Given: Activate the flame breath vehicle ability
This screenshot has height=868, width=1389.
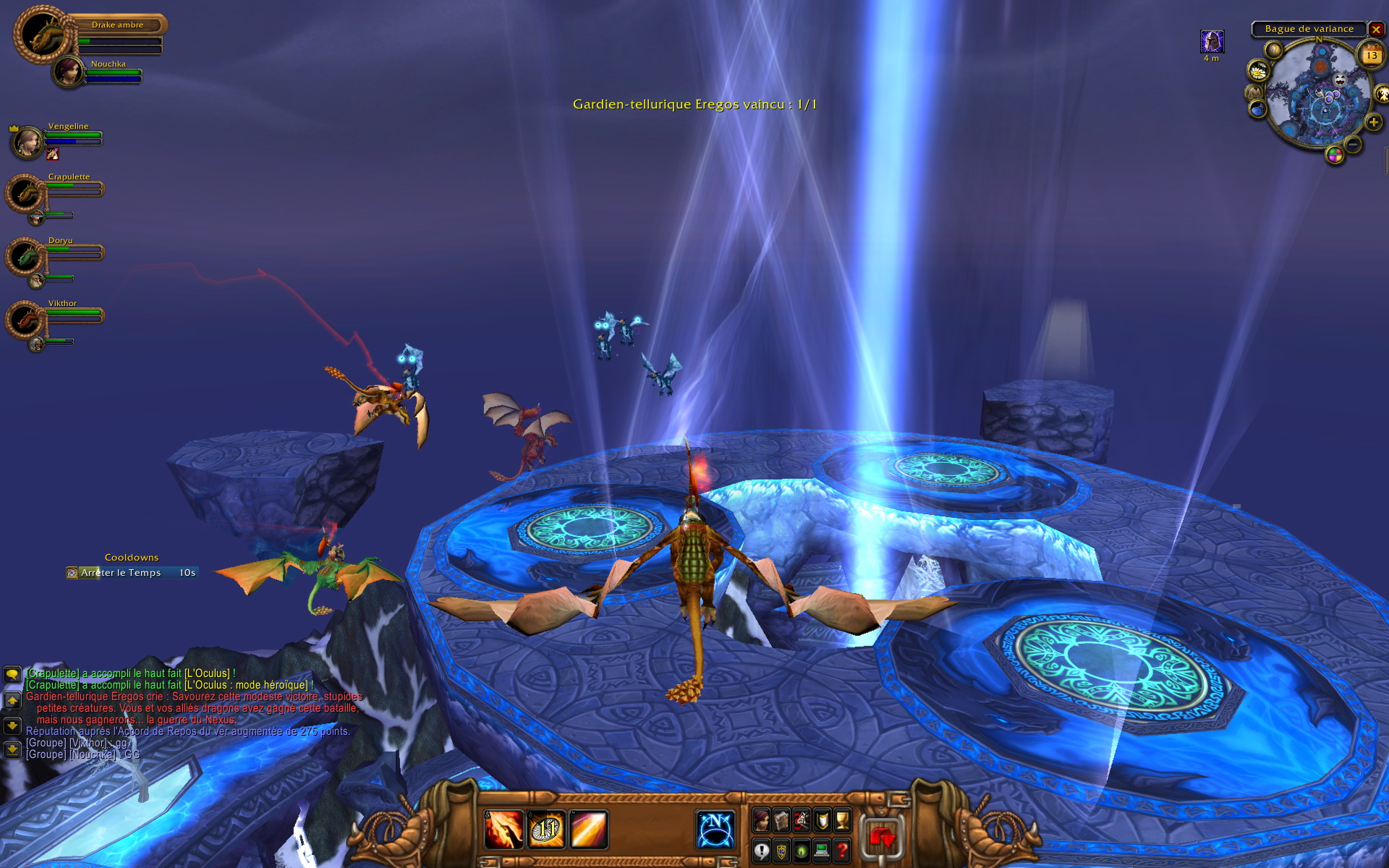Looking at the screenshot, I should pyautogui.click(x=504, y=829).
